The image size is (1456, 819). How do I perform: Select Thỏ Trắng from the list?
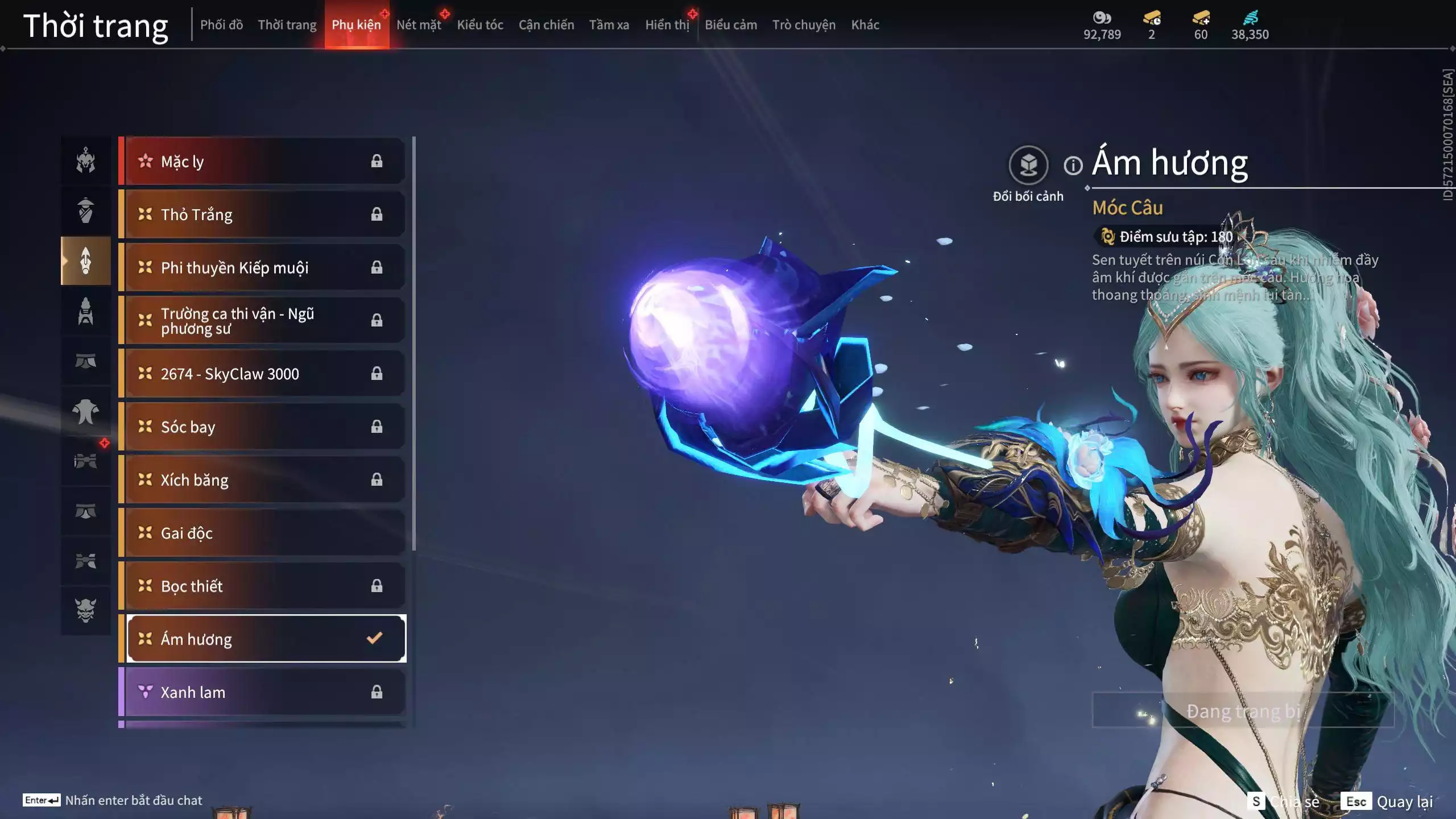tap(264, 214)
